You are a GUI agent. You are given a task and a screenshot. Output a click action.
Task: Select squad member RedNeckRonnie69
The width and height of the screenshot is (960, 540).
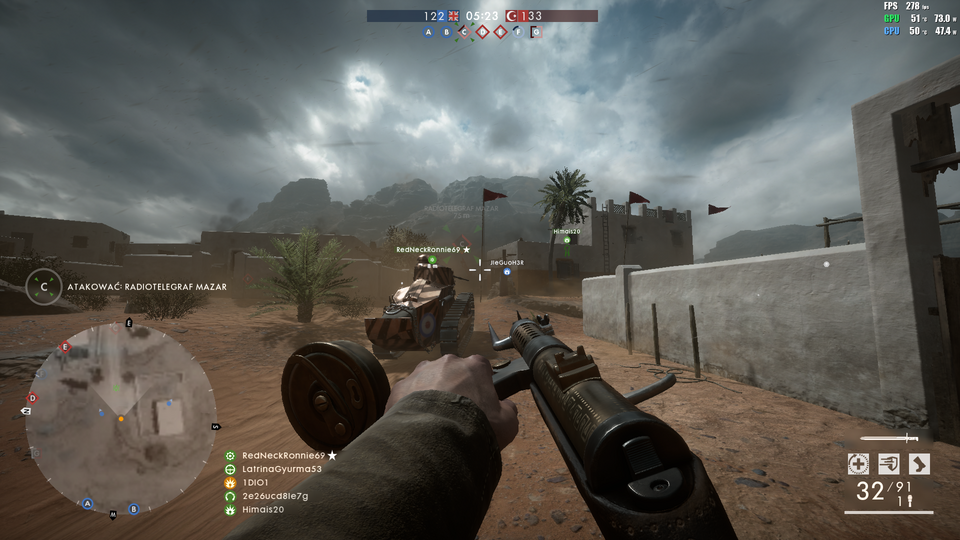(x=283, y=455)
